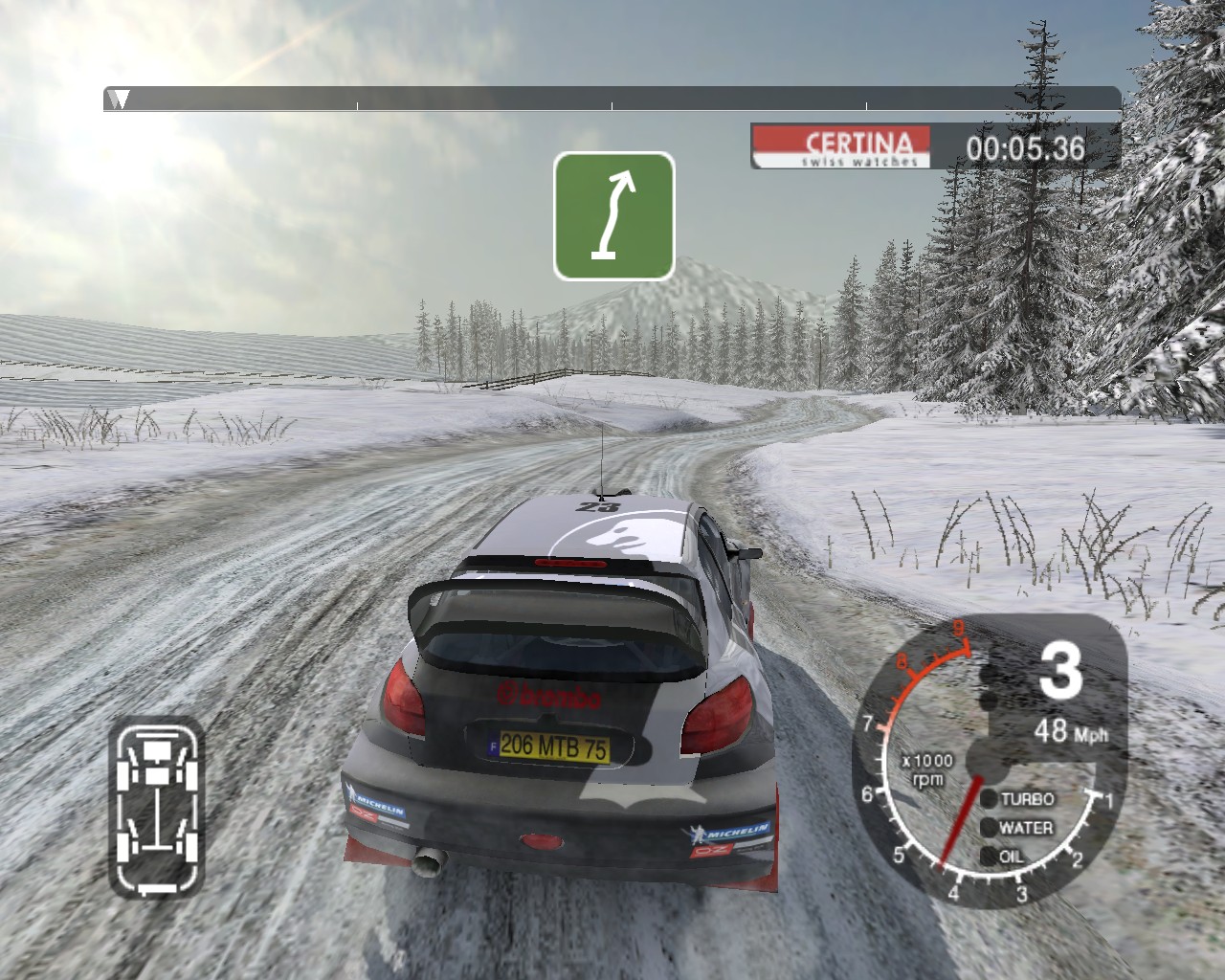Click the green pace note arrow sign

tap(613, 216)
